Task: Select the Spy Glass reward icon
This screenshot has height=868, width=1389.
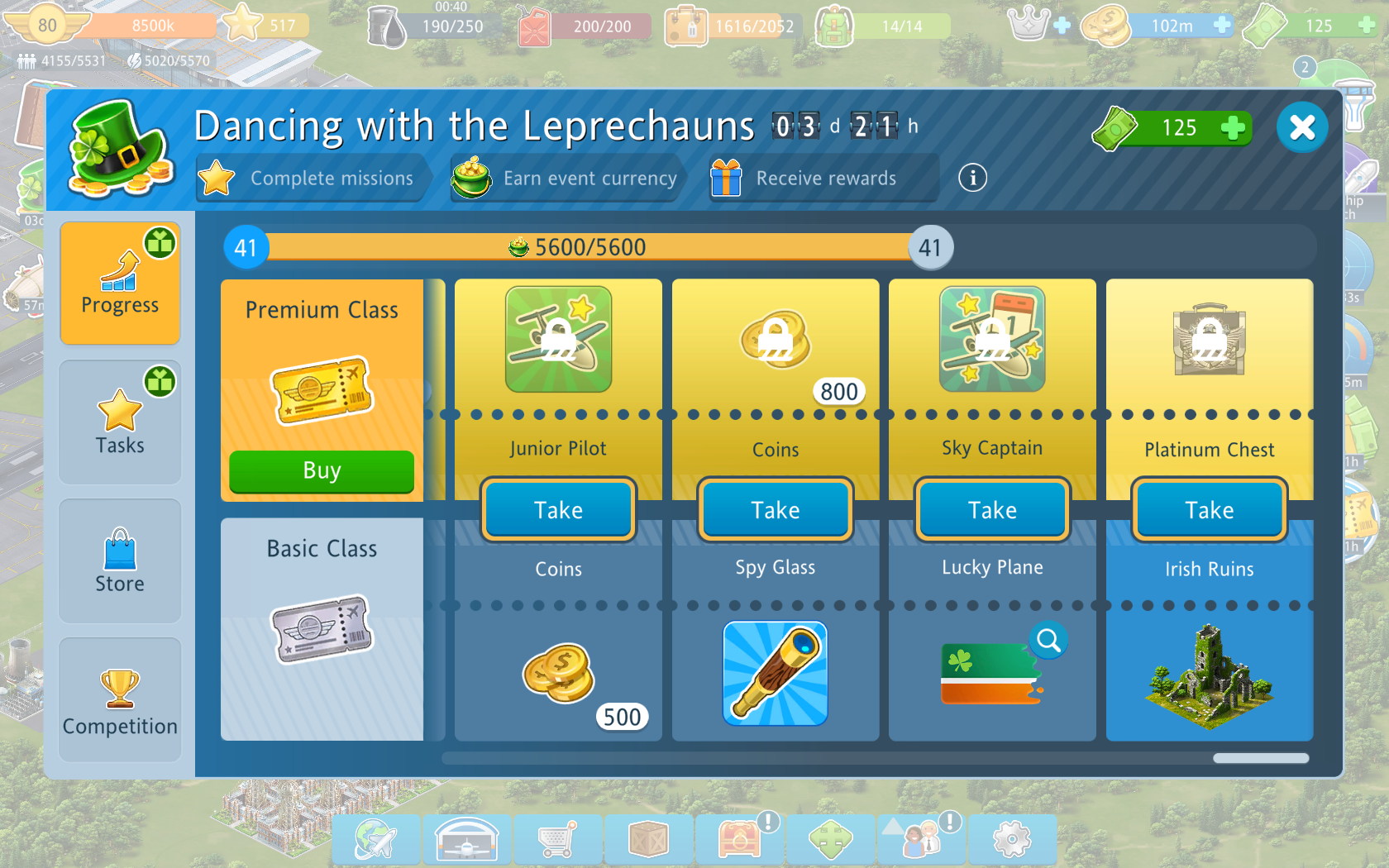Action: coord(775,673)
